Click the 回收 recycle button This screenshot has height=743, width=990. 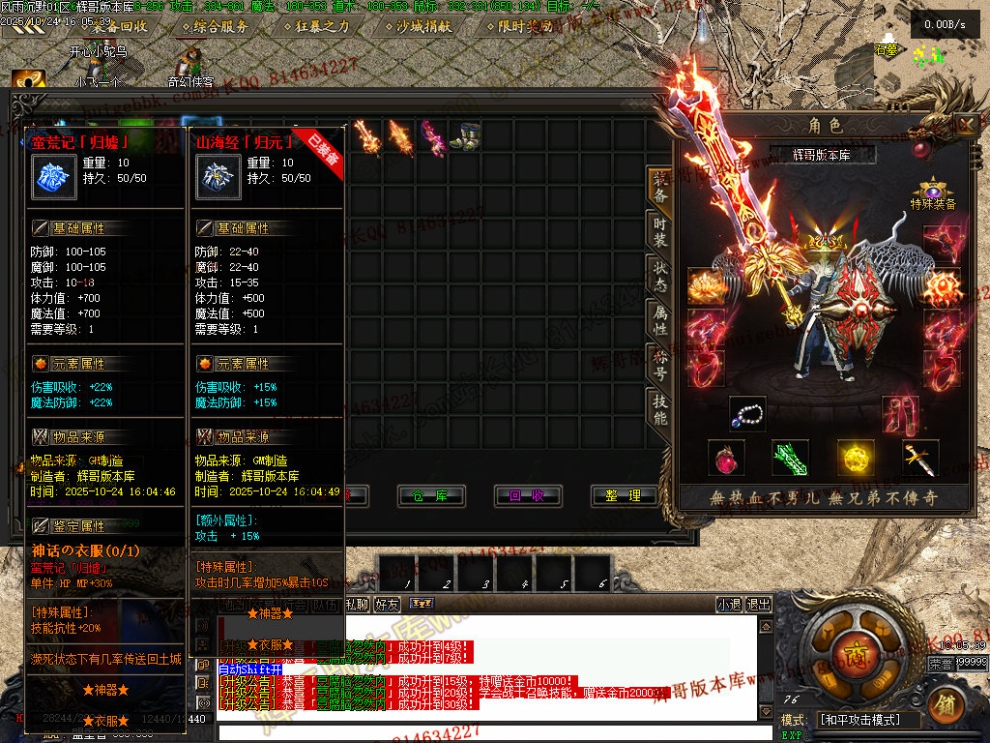pyautogui.click(x=527, y=495)
